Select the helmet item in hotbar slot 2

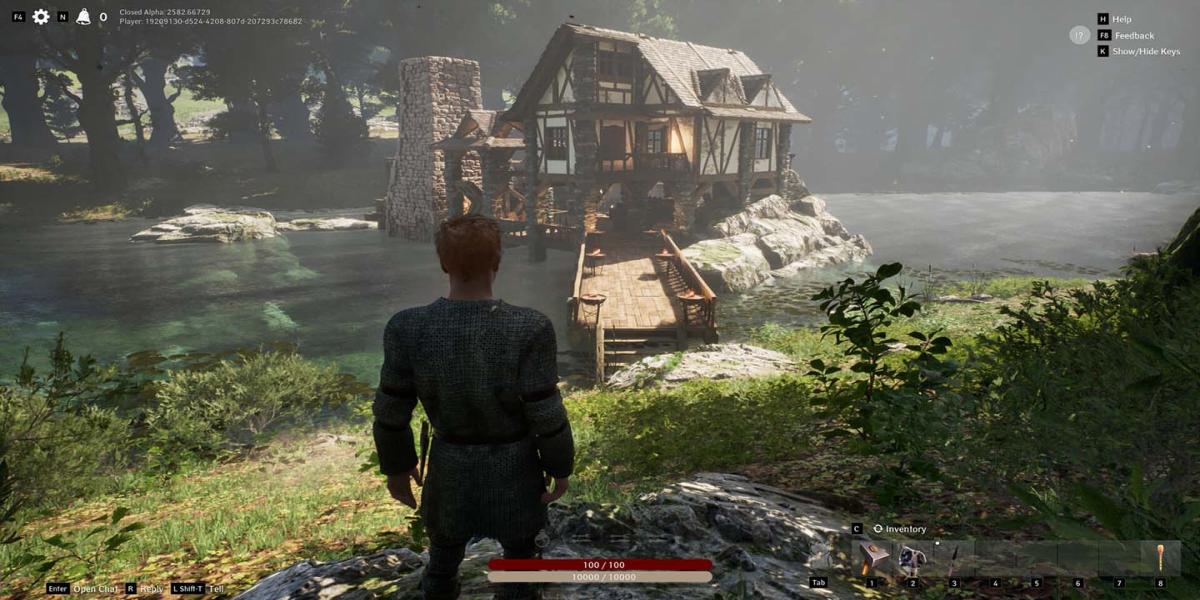912,558
